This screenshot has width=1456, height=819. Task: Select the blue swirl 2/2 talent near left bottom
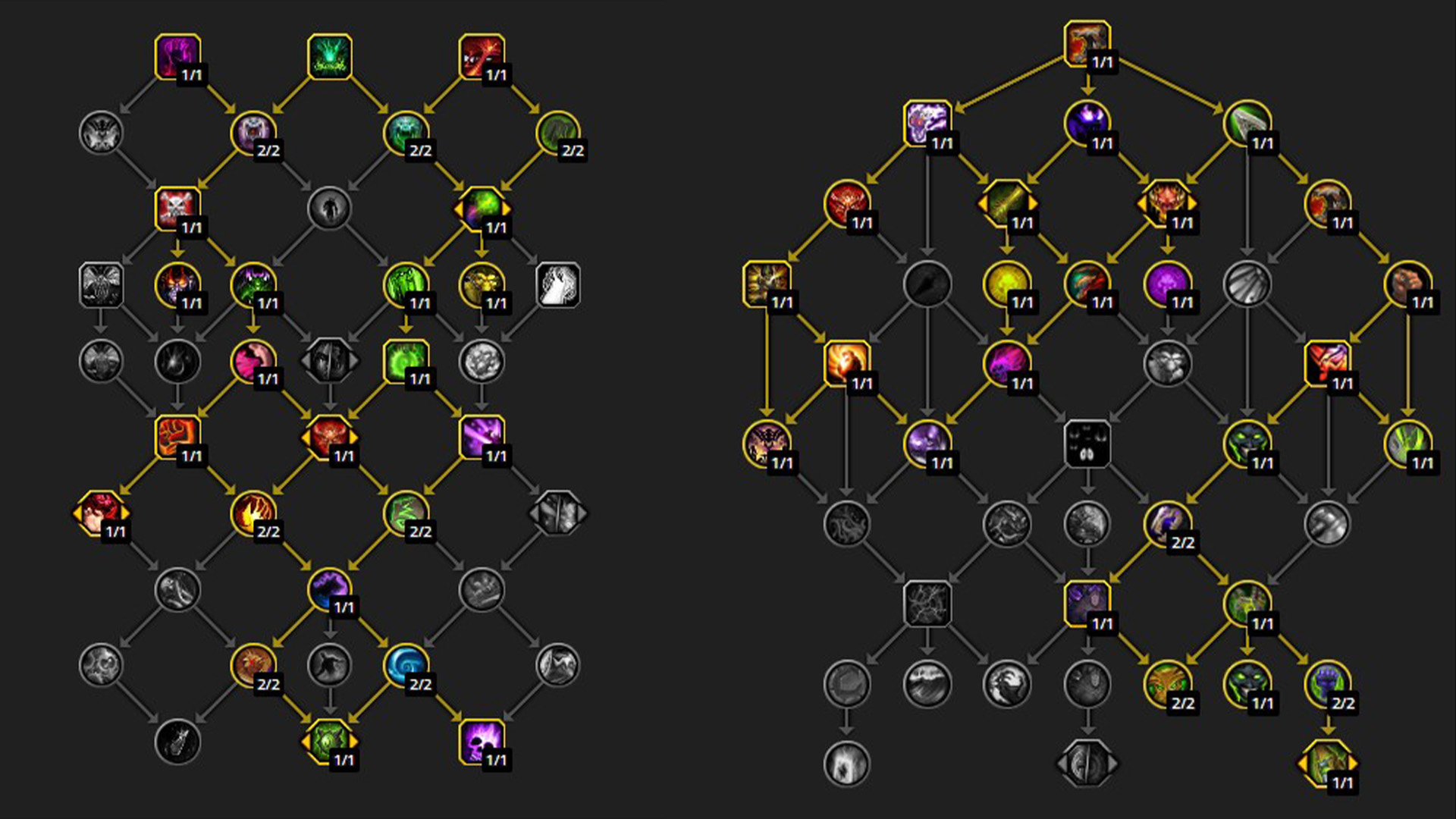point(406,666)
